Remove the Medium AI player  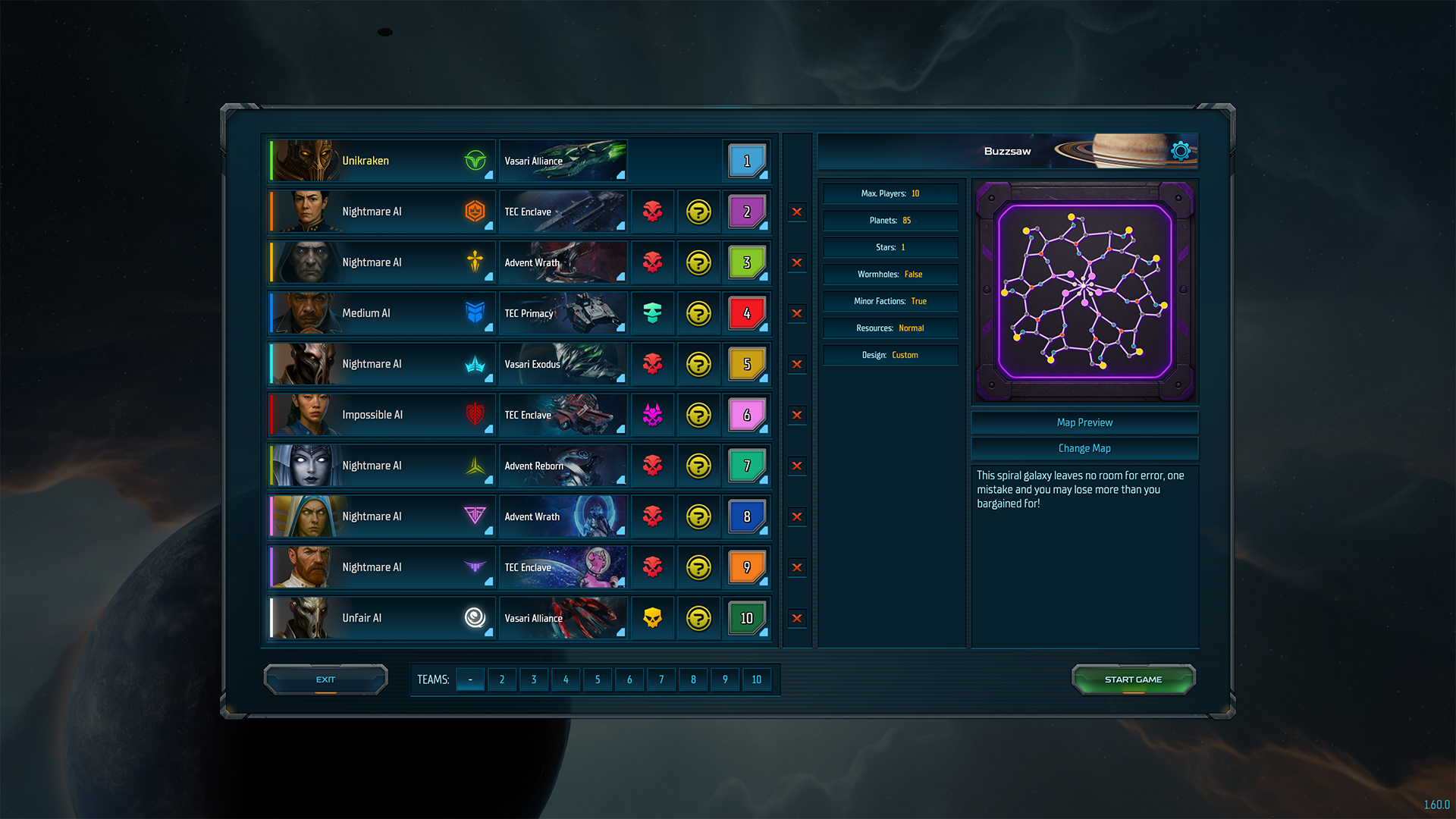797,313
